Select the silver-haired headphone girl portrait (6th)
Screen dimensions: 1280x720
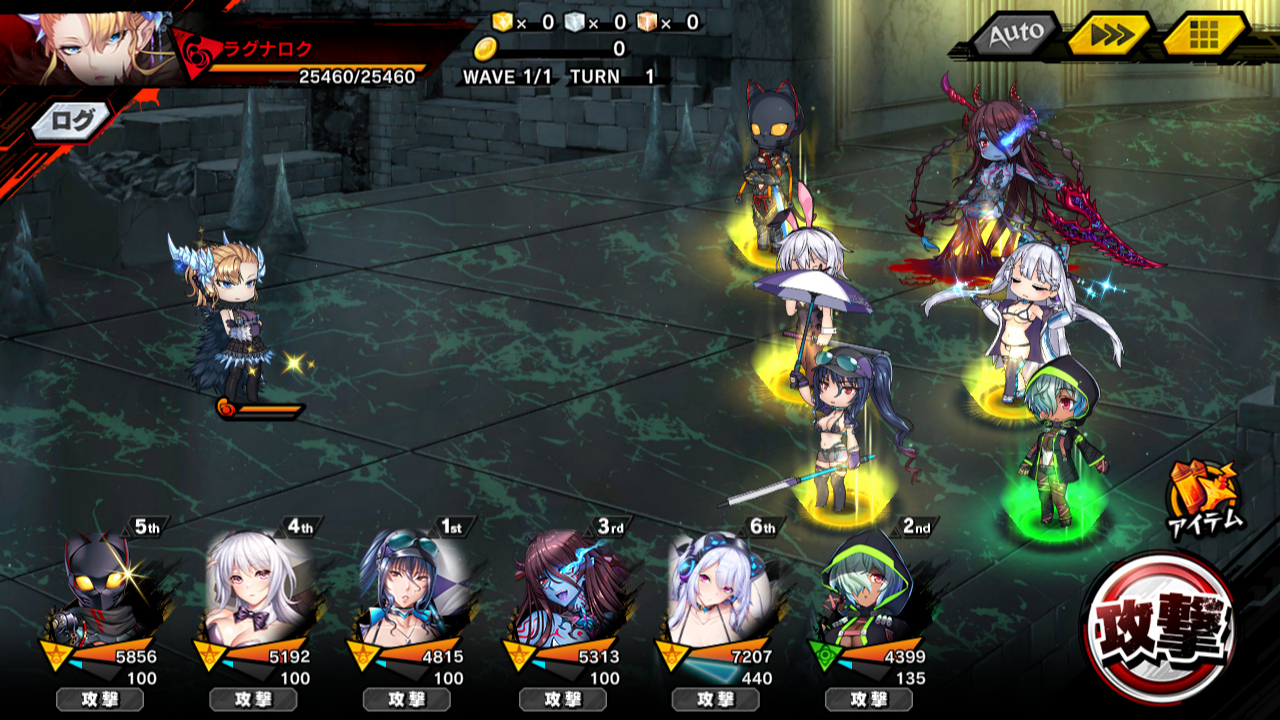(718, 590)
